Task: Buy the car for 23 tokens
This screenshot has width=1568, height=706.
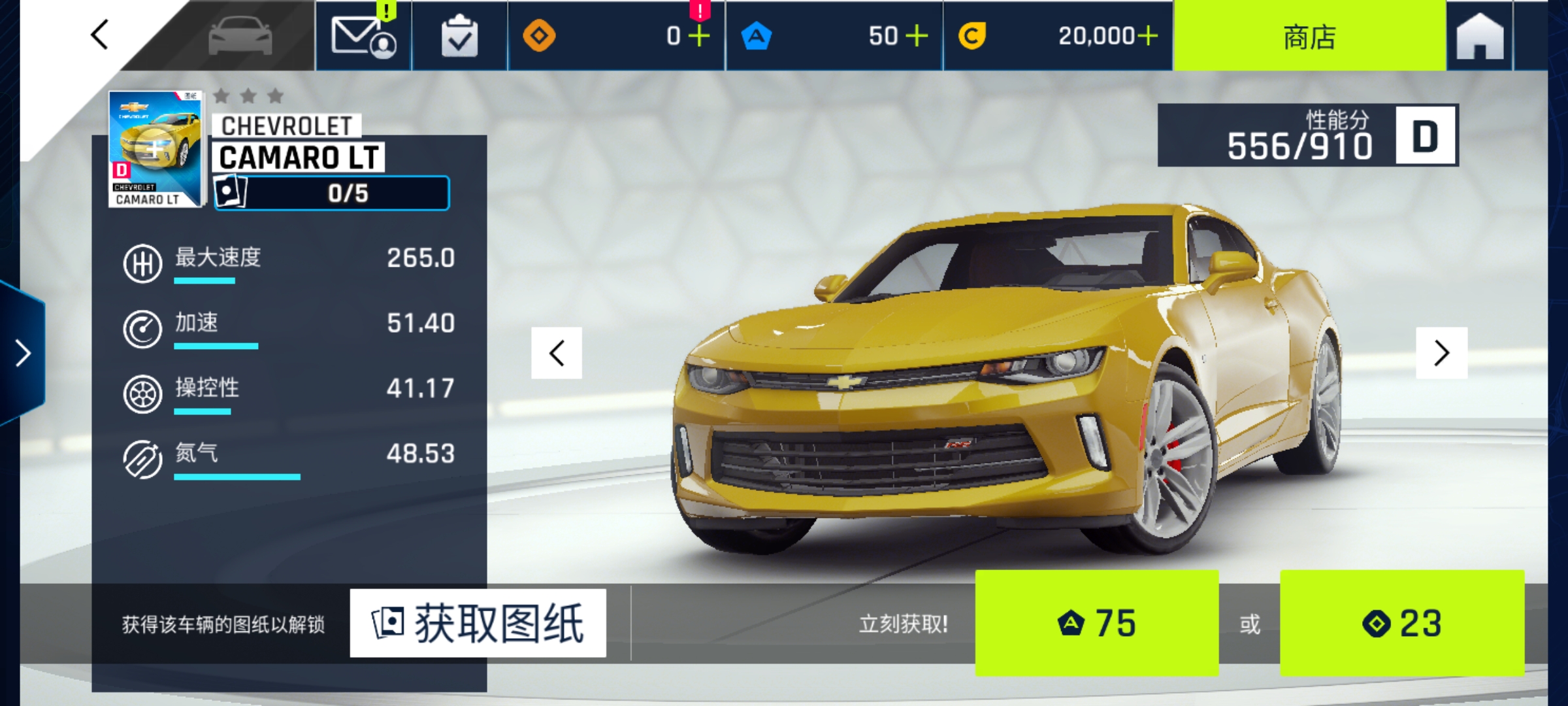Action: tap(1402, 623)
